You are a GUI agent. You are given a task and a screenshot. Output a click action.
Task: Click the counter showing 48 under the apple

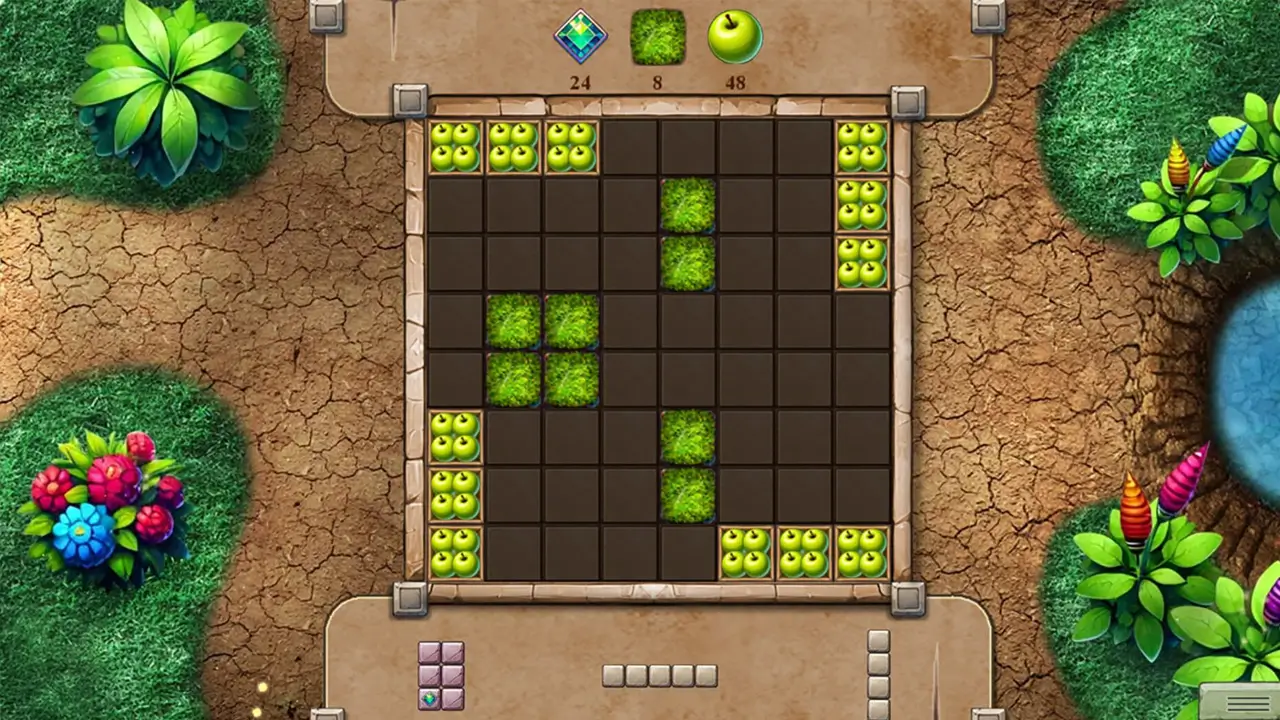point(736,82)
